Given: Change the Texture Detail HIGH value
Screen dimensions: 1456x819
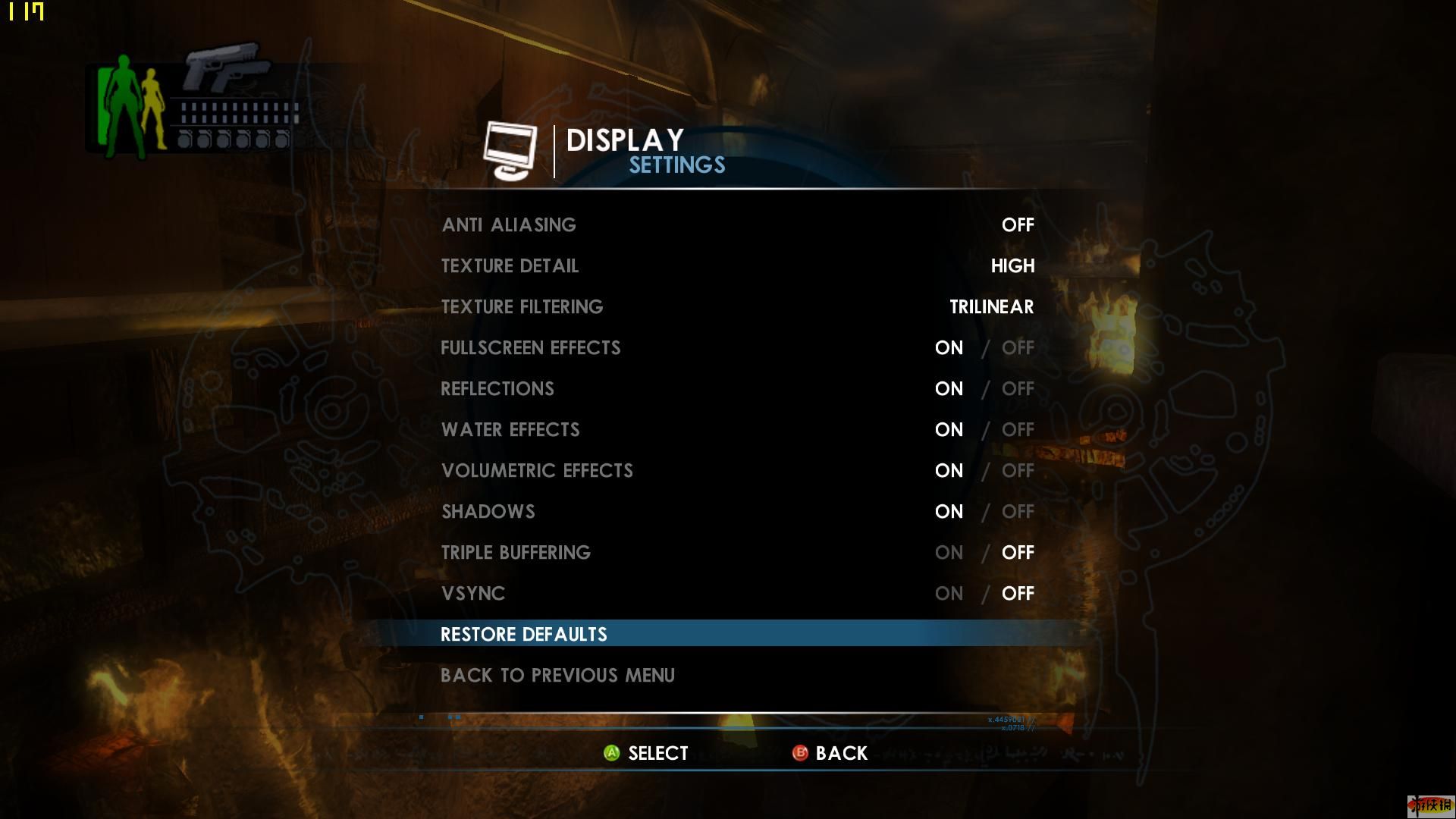Looking at the screenshot, I should [x=1012, y=266].
